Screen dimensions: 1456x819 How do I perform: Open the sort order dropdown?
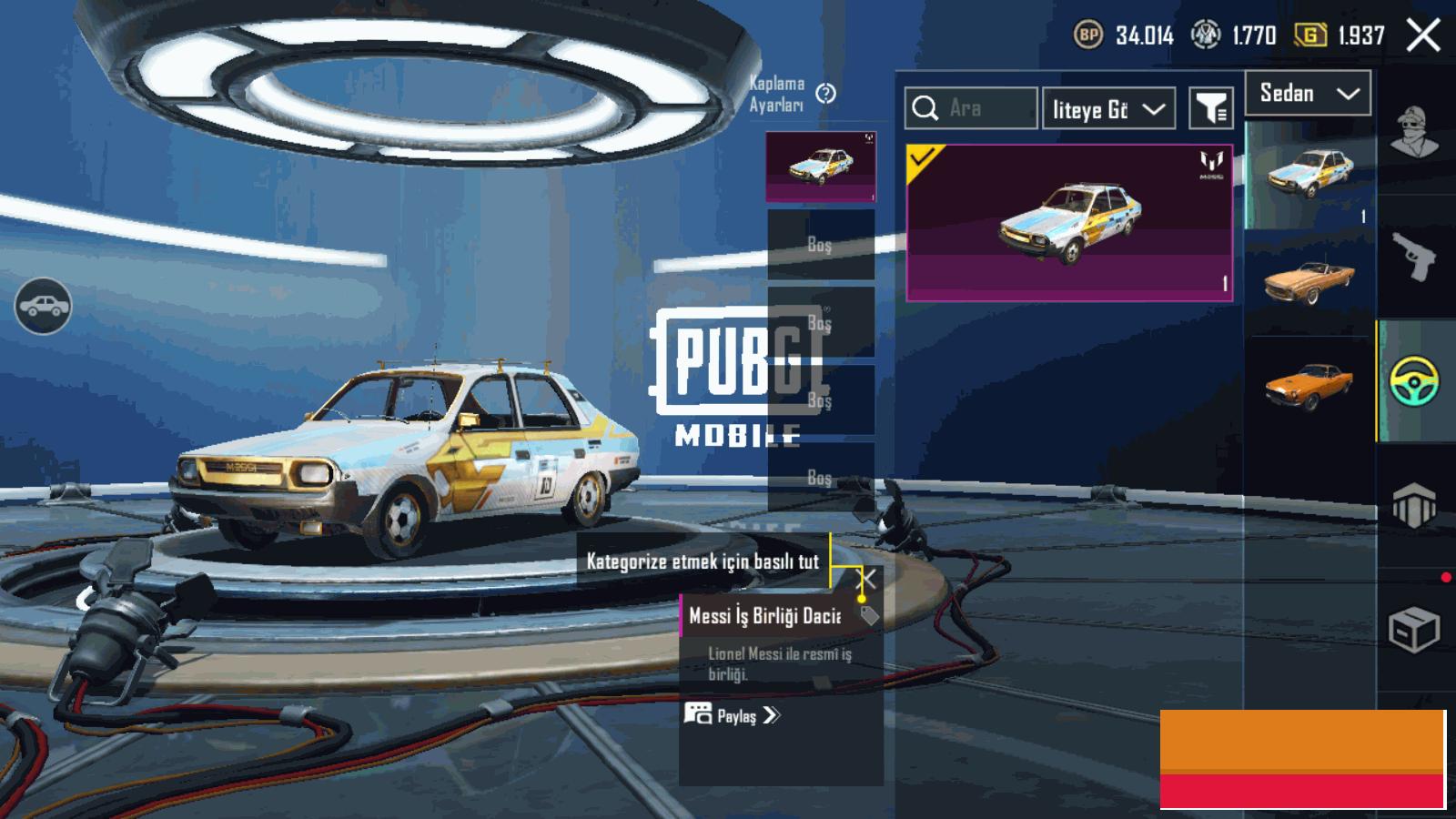[1108, 109]
